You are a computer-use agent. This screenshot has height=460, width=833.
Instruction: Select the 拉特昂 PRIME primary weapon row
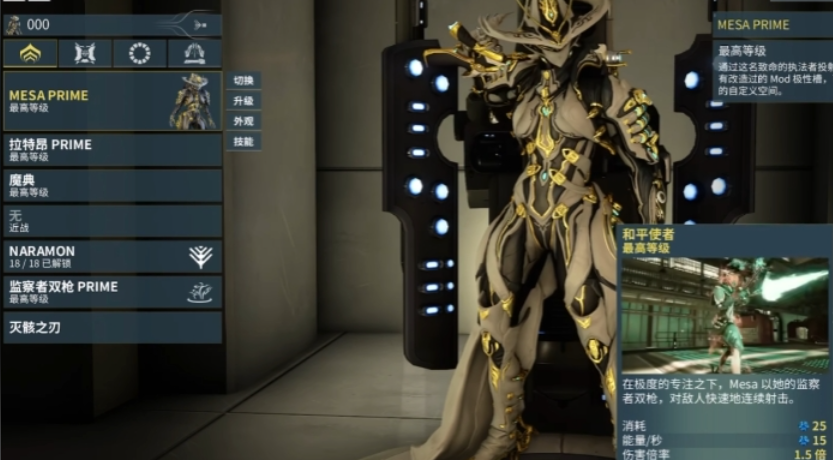pos(112,150)
